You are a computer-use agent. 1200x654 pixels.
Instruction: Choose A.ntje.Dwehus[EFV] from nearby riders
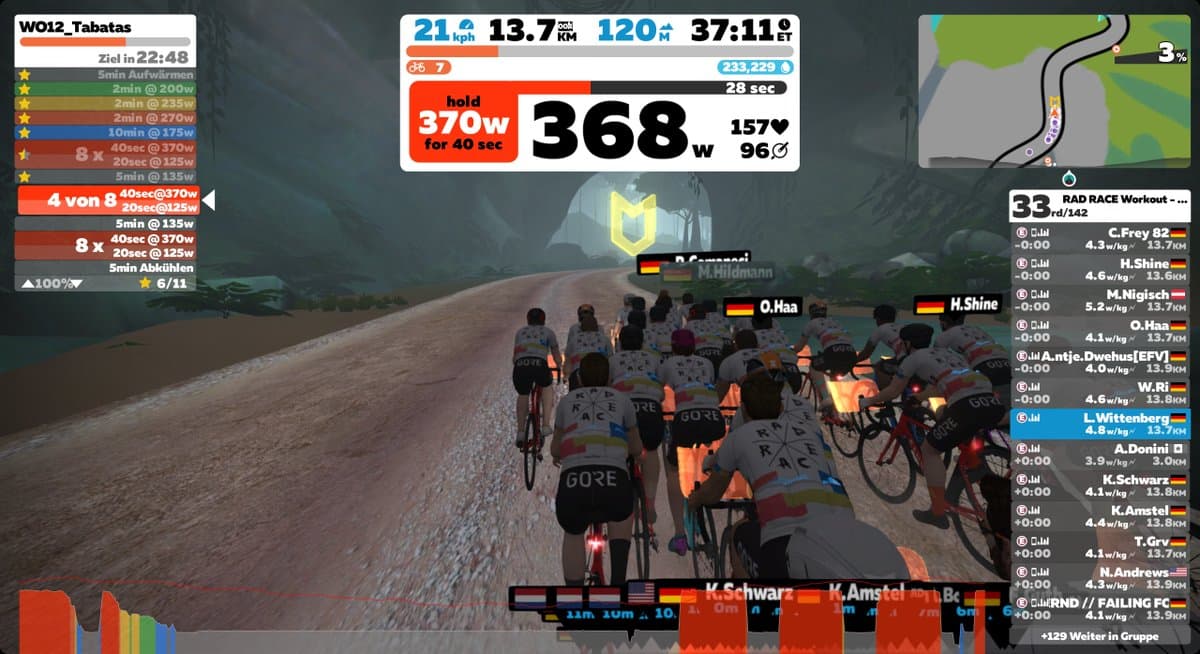coord(1099,361)
